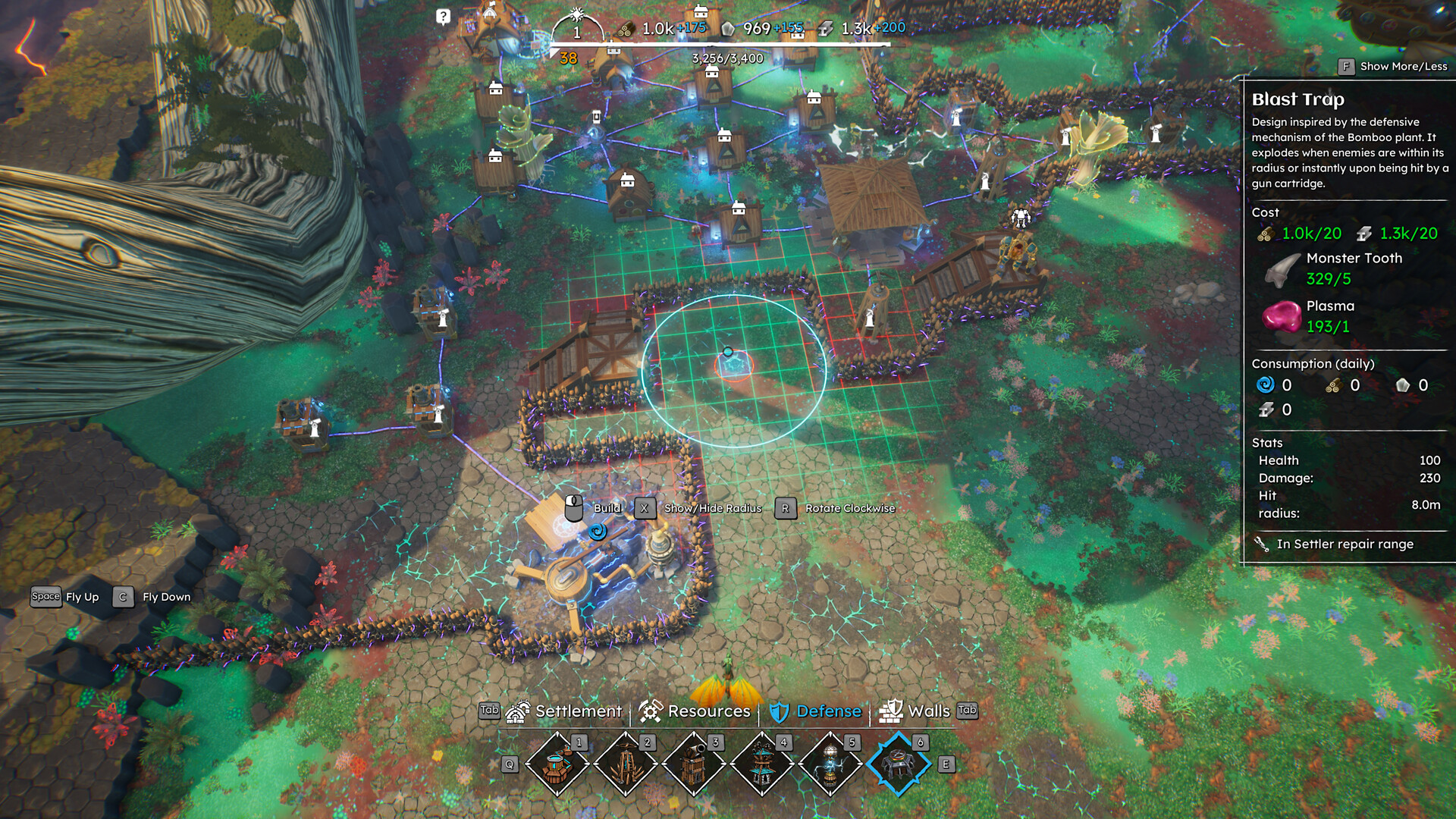Pick the cannon tower in slot 3

click(x=694, y=764)
